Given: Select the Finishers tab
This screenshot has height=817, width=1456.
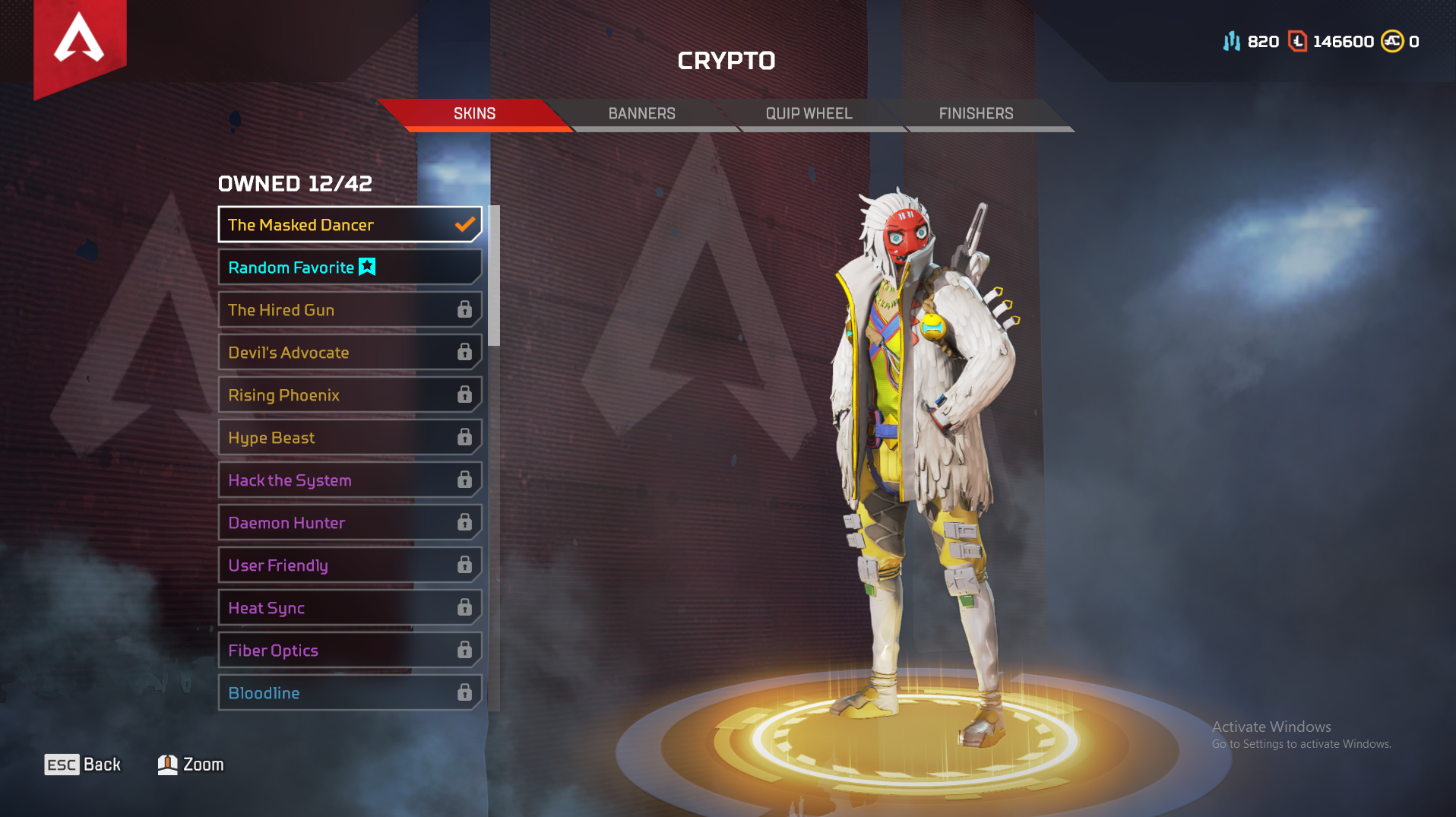Looking at the screenshot, I should [975, 112].
